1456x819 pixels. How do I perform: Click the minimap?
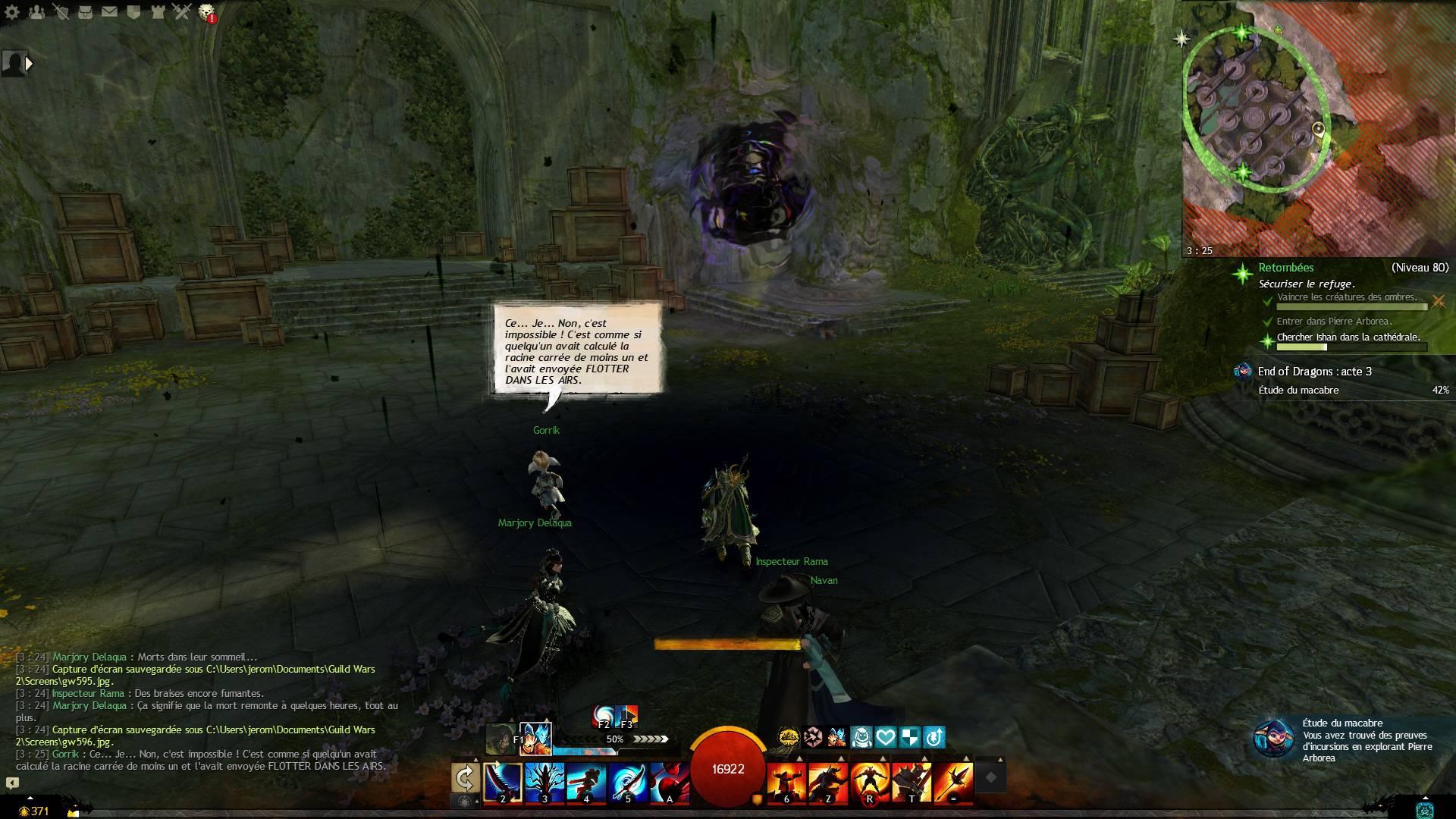pyautogui.click(x=1318, y=127)
